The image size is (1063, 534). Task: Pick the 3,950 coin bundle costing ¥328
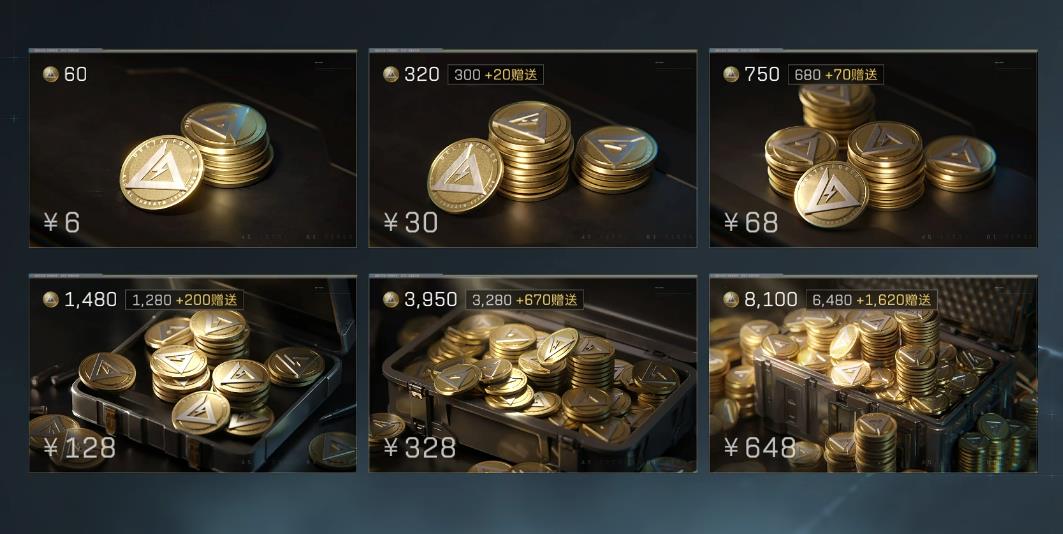[532, 374]
